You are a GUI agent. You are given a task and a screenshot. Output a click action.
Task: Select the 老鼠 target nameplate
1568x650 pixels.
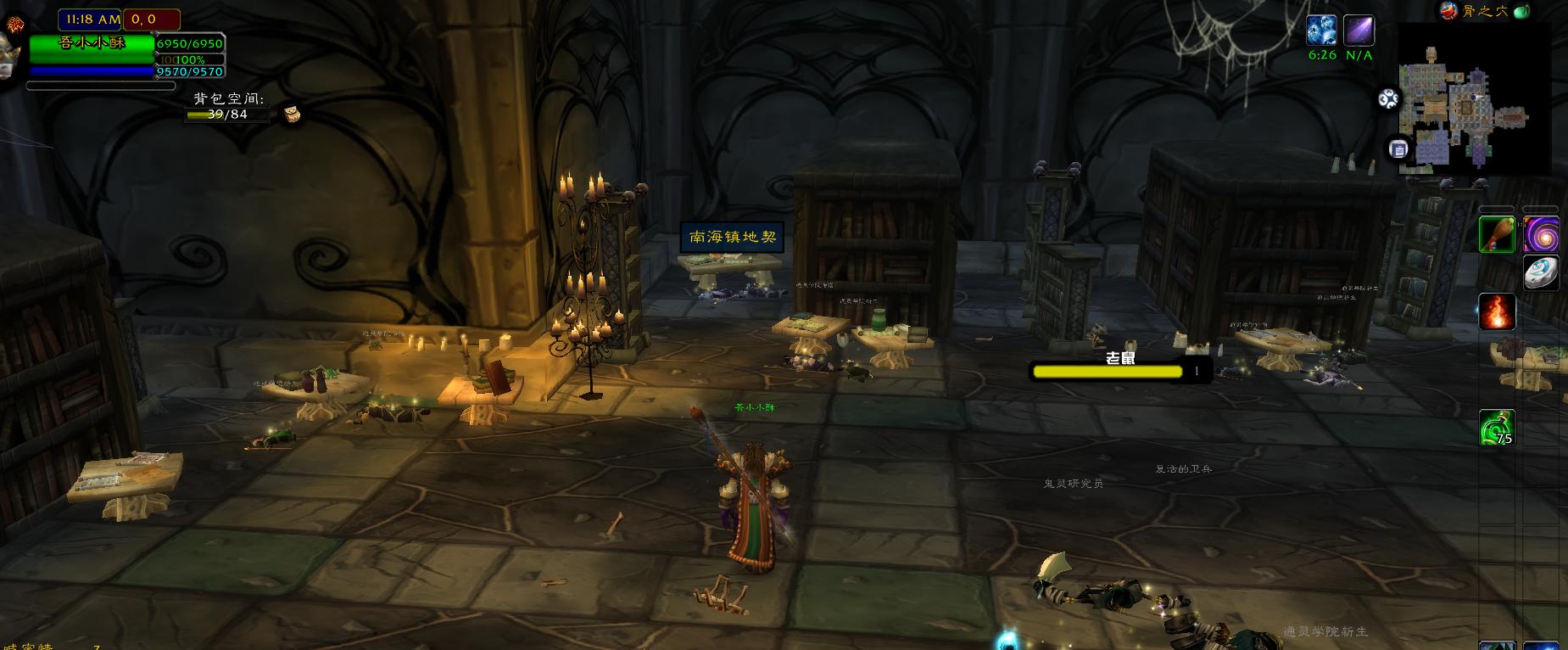coord(1119,369)
